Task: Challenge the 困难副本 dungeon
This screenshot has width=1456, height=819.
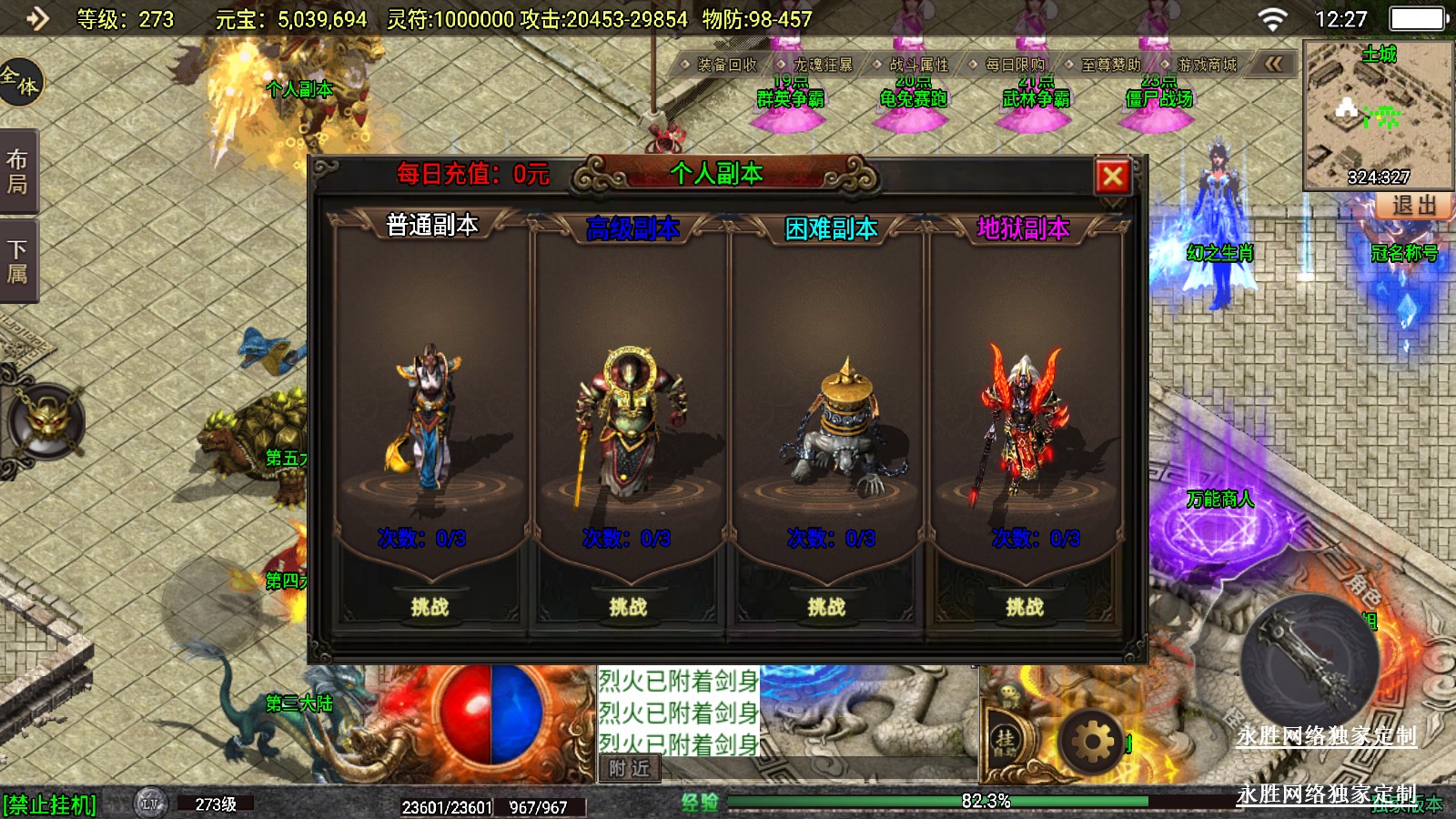Action: coord(826,606)
